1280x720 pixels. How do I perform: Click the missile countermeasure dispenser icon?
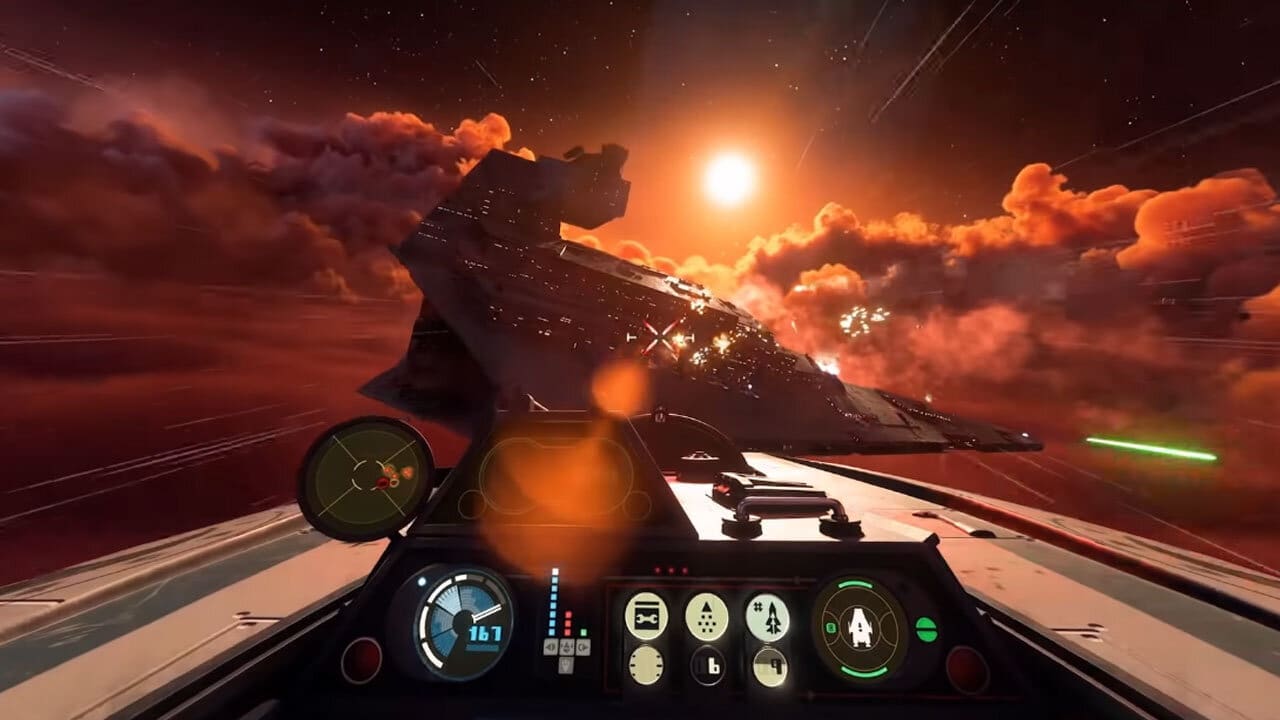tap(707, 617)
